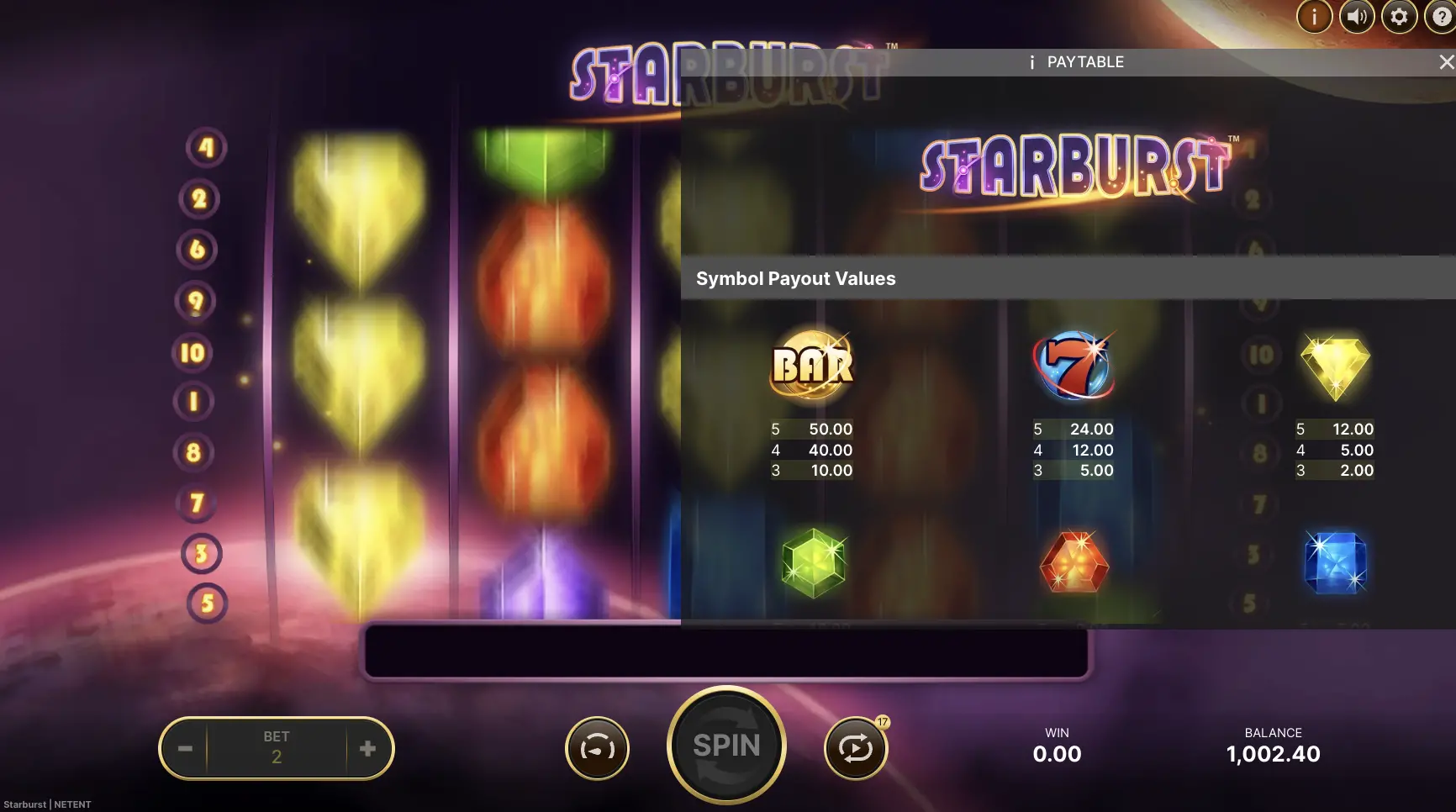Open the game information panel
The height and width of the screenshot is (812, 1456).
[x=1313, y=15]
